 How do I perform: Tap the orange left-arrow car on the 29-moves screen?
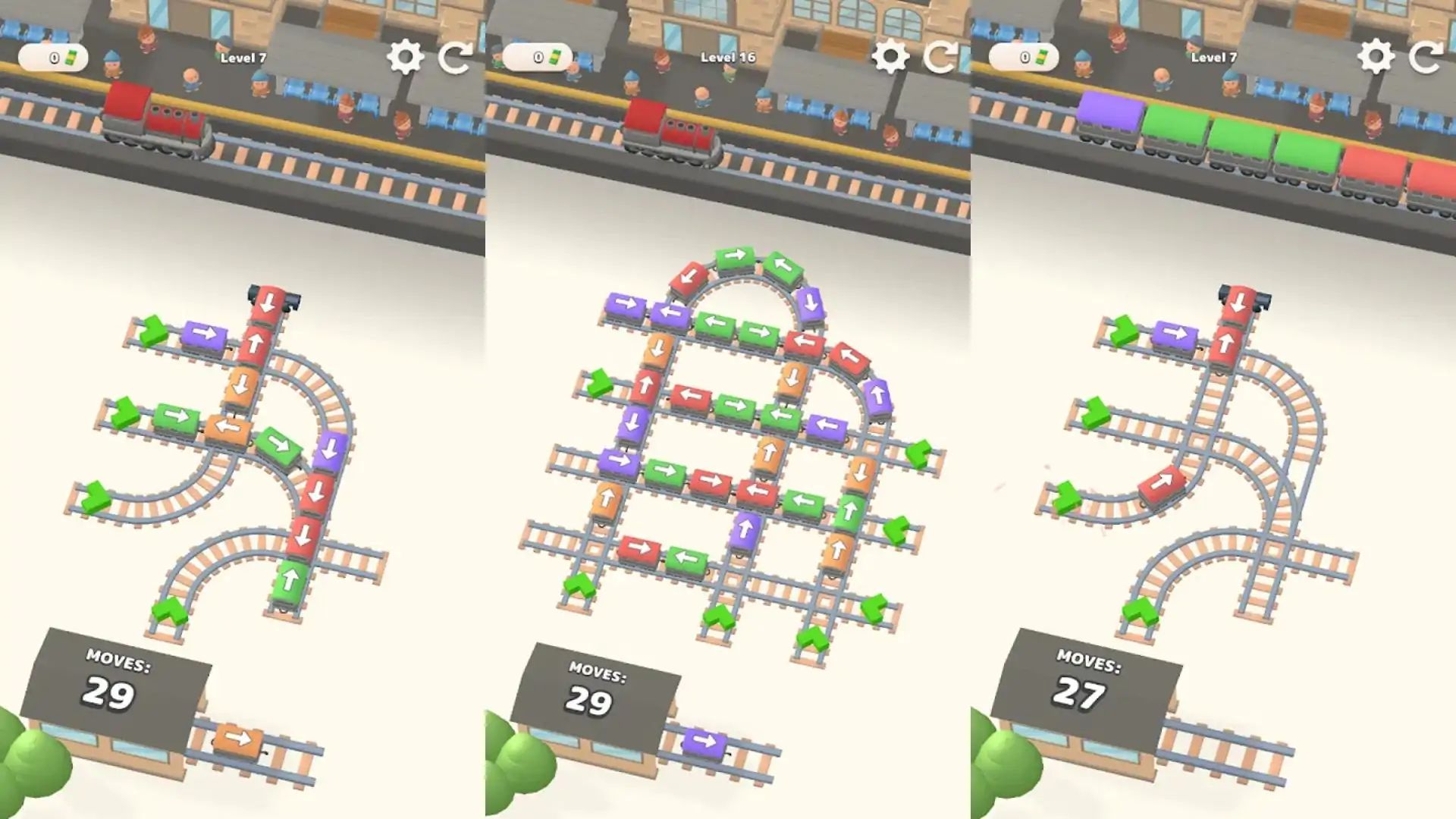(227, 428)
